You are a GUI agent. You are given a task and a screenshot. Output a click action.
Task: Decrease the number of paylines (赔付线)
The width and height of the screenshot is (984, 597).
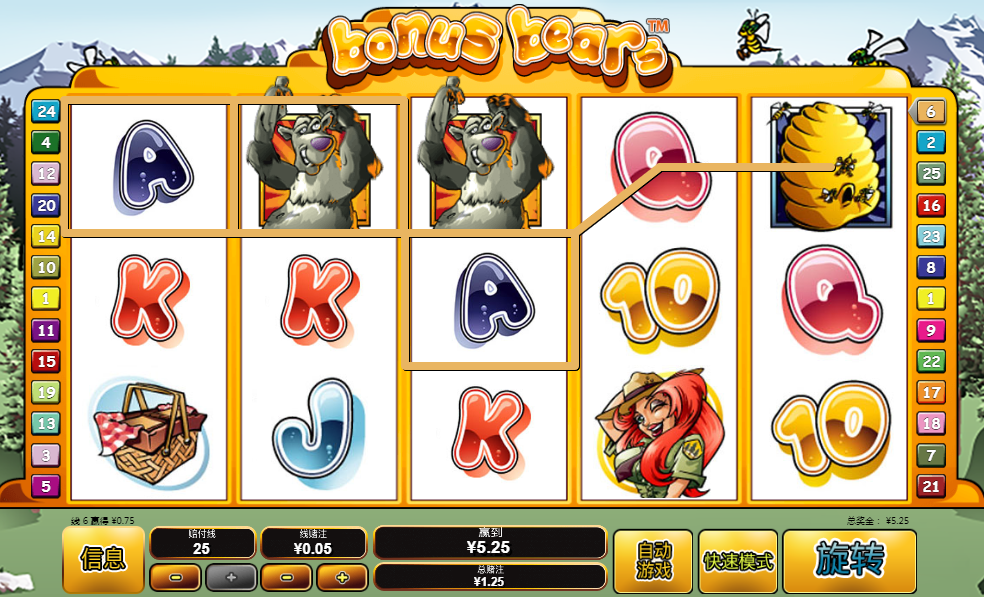coord(175,577)
